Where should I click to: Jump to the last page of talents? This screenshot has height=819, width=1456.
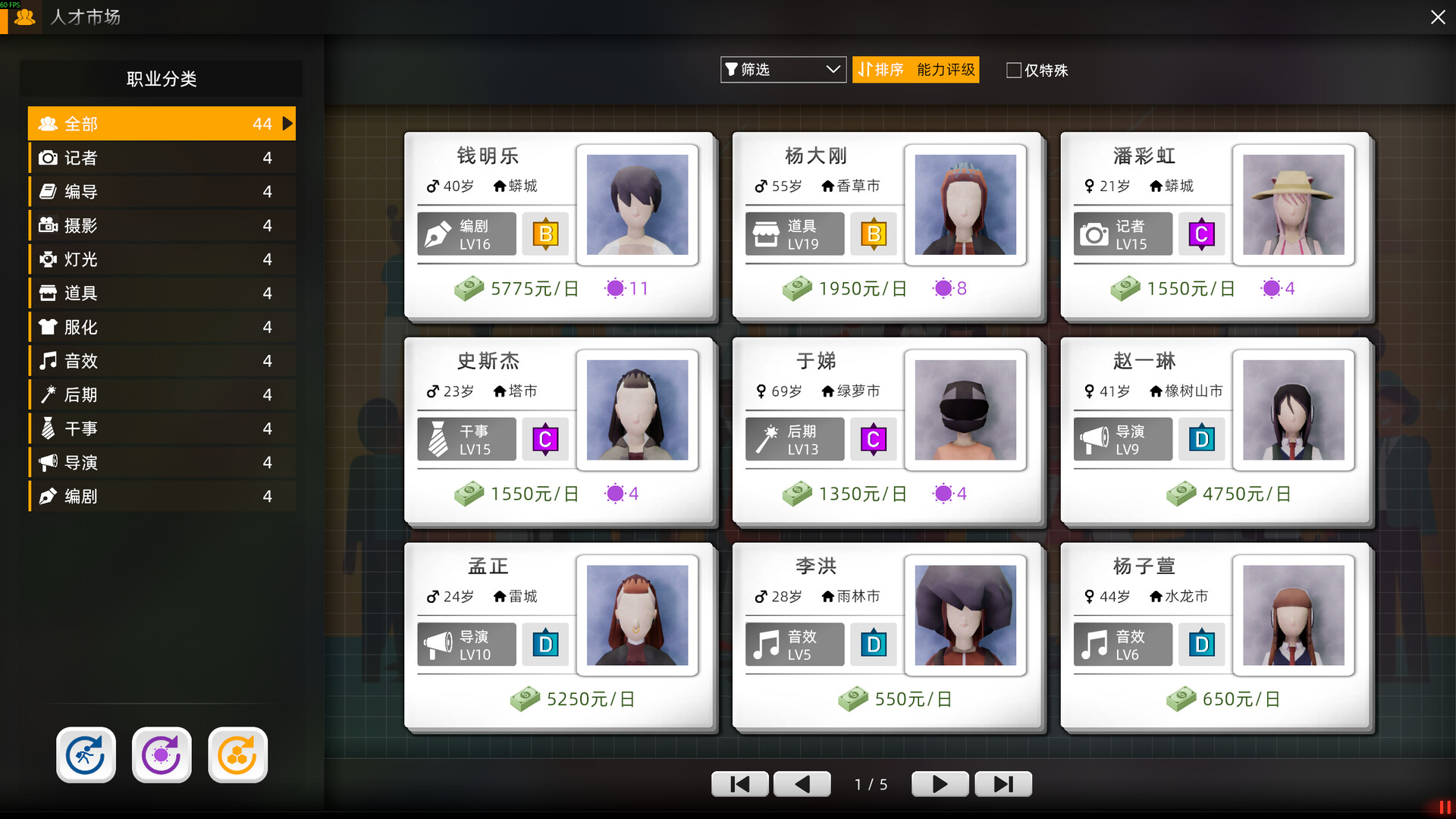(x=1003, y=784)
